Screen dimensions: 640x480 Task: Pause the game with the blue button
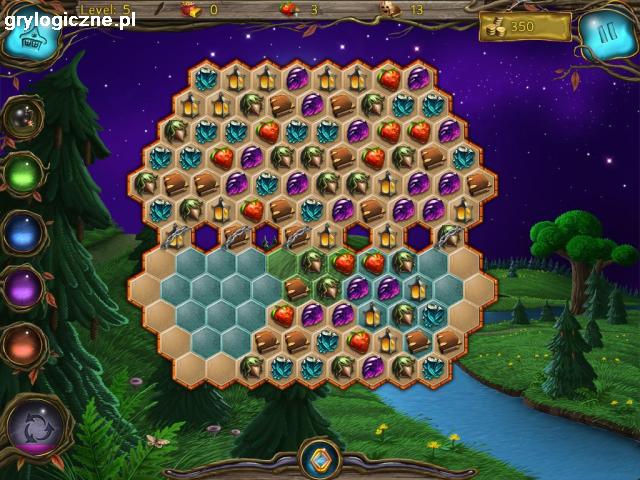pos(605,35)
